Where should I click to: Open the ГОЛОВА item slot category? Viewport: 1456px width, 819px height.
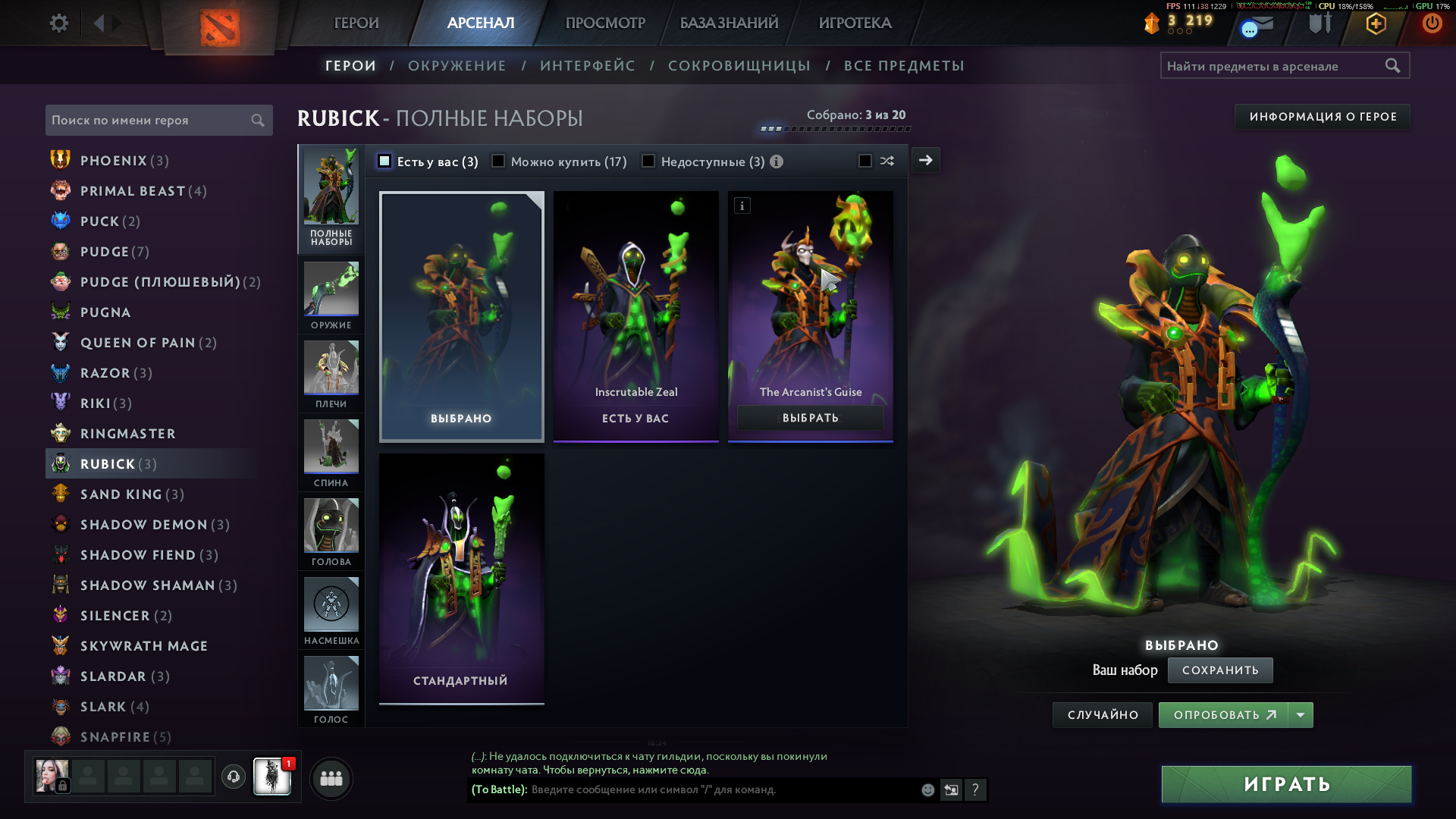click(331, 533)
